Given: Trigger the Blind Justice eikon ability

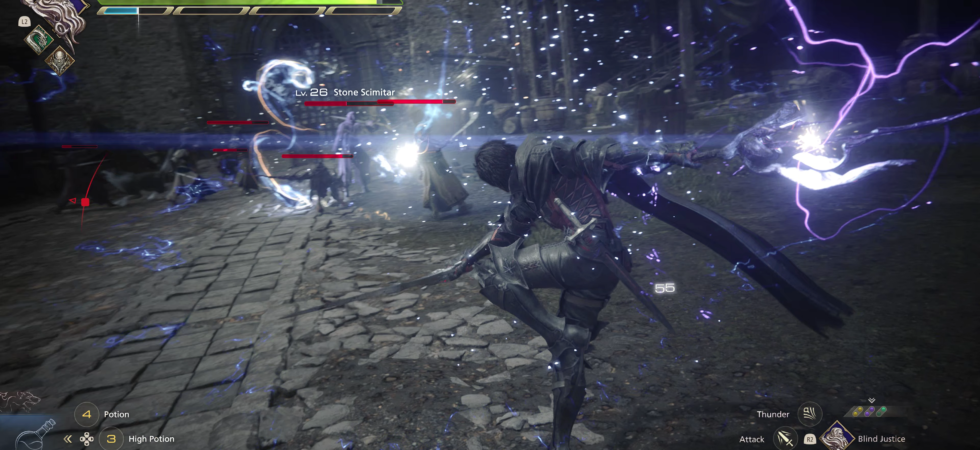Looking at the screenshot, I should tap(836, 437).
